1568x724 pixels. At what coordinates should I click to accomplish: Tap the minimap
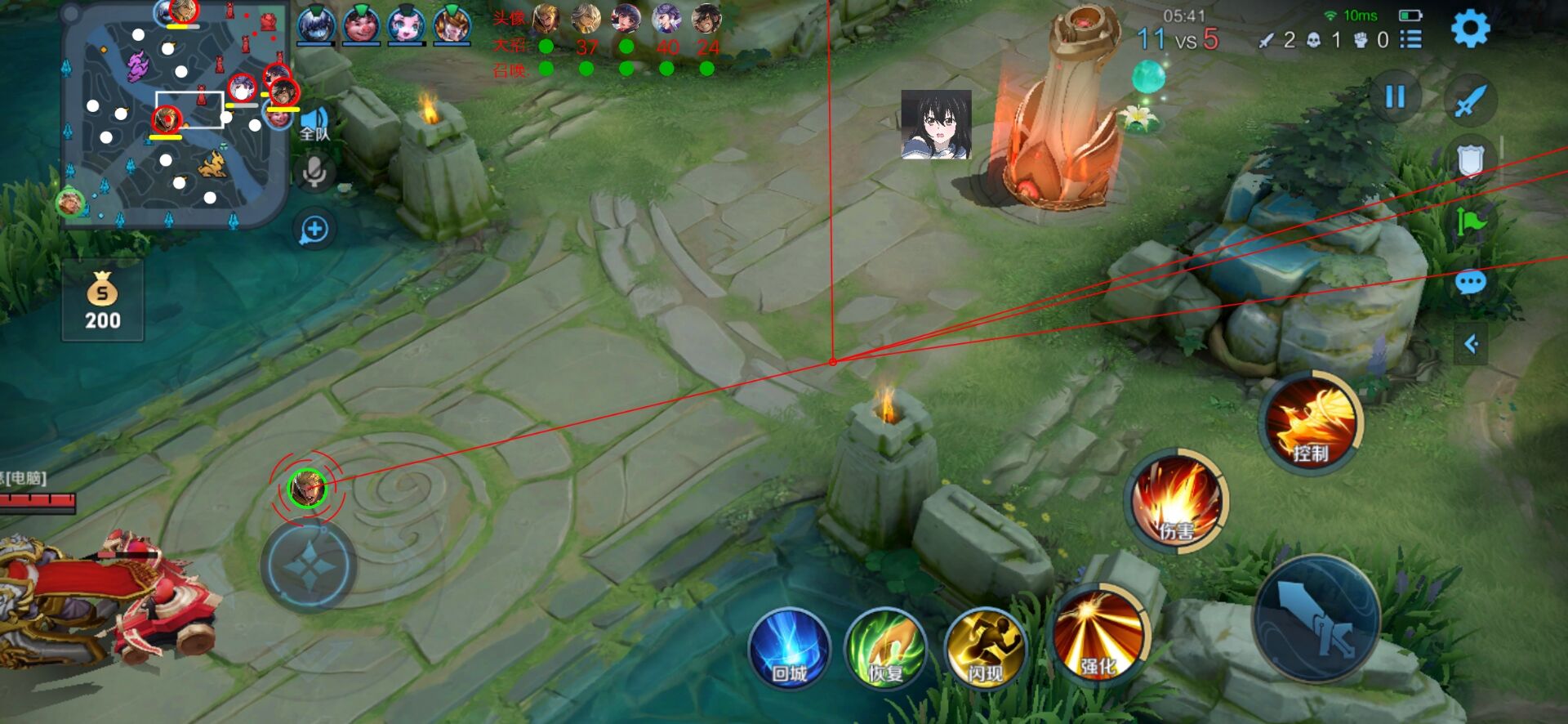[x=176, y=114]
